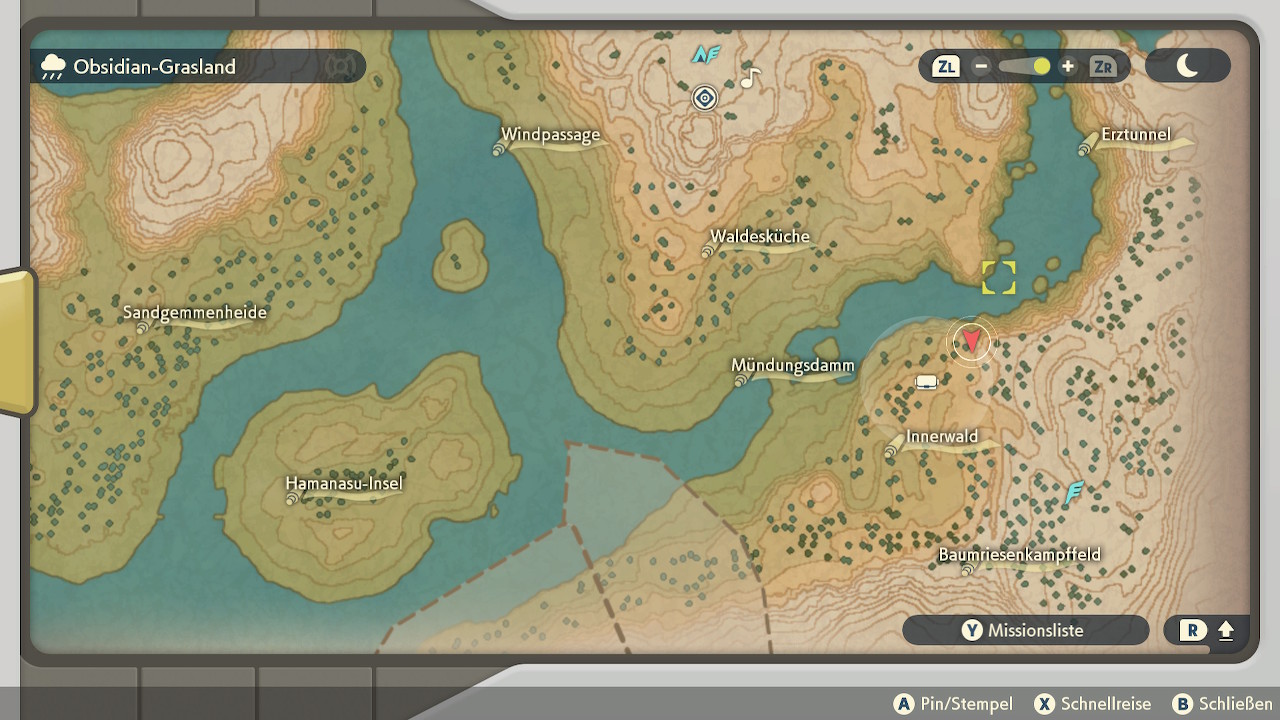Click the upward arrow button

[x=1226, y=631]
